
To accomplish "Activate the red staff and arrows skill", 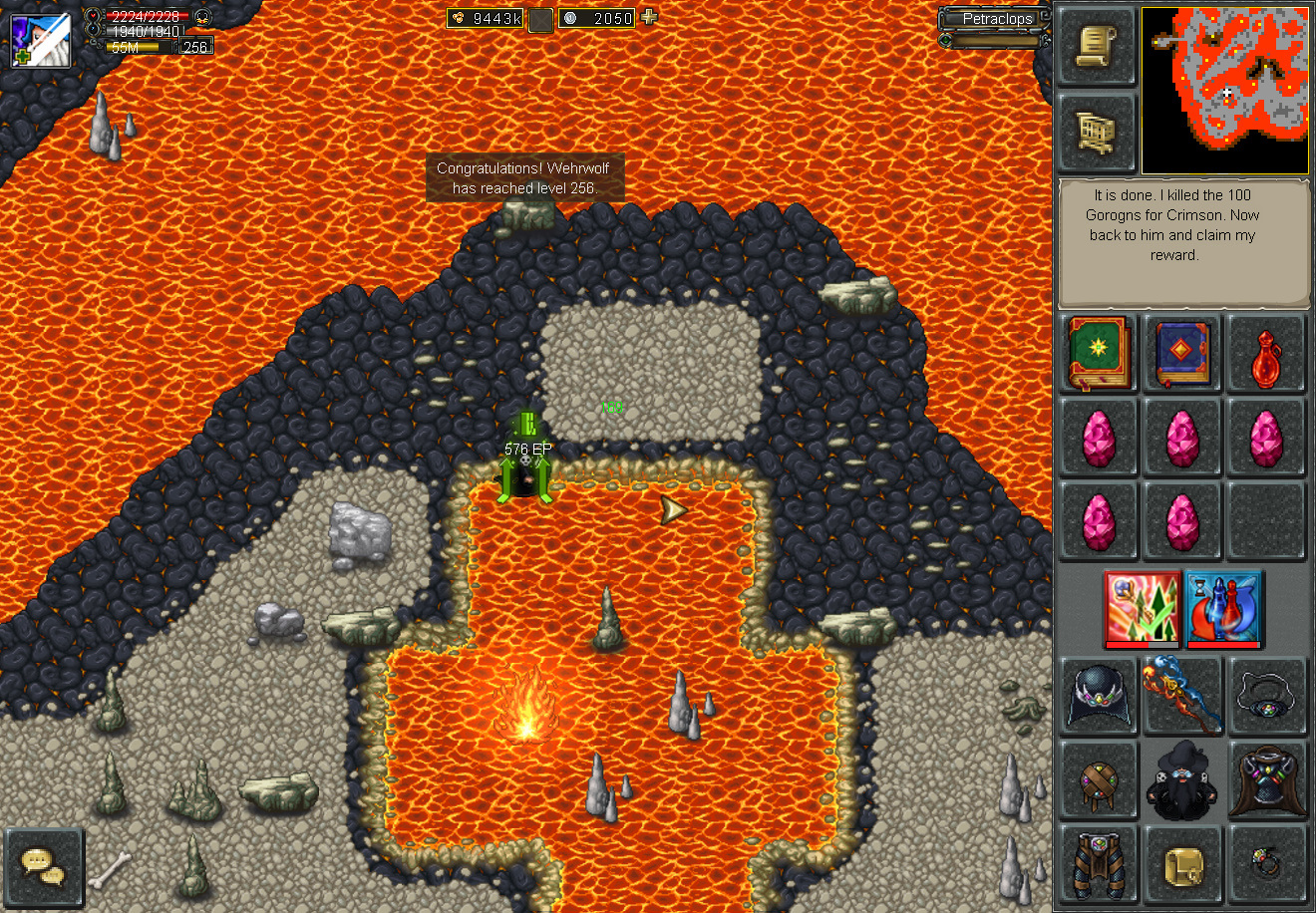I will [1142, 607].
